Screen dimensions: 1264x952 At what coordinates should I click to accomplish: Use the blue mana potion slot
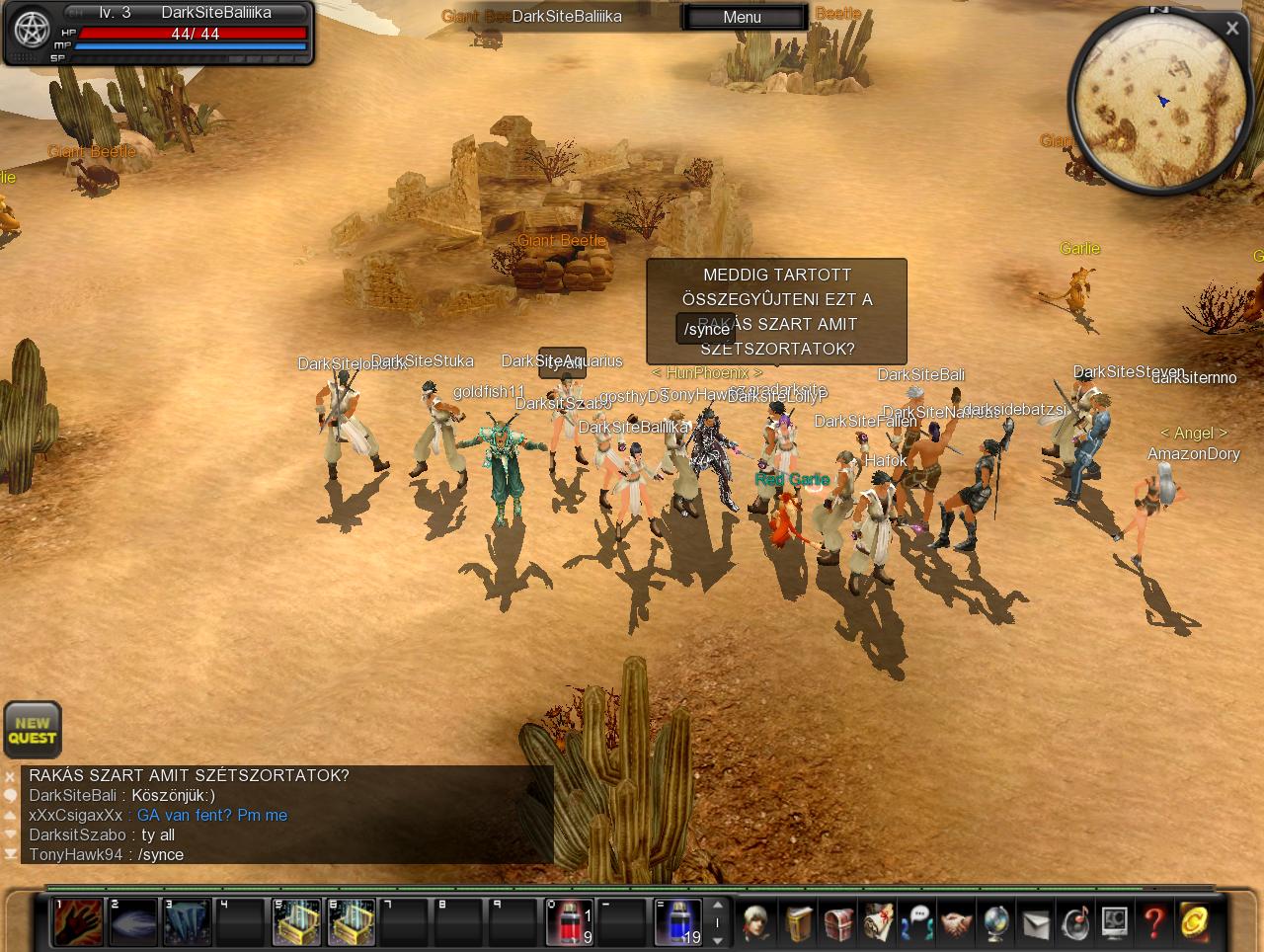(x=678, y=922)
